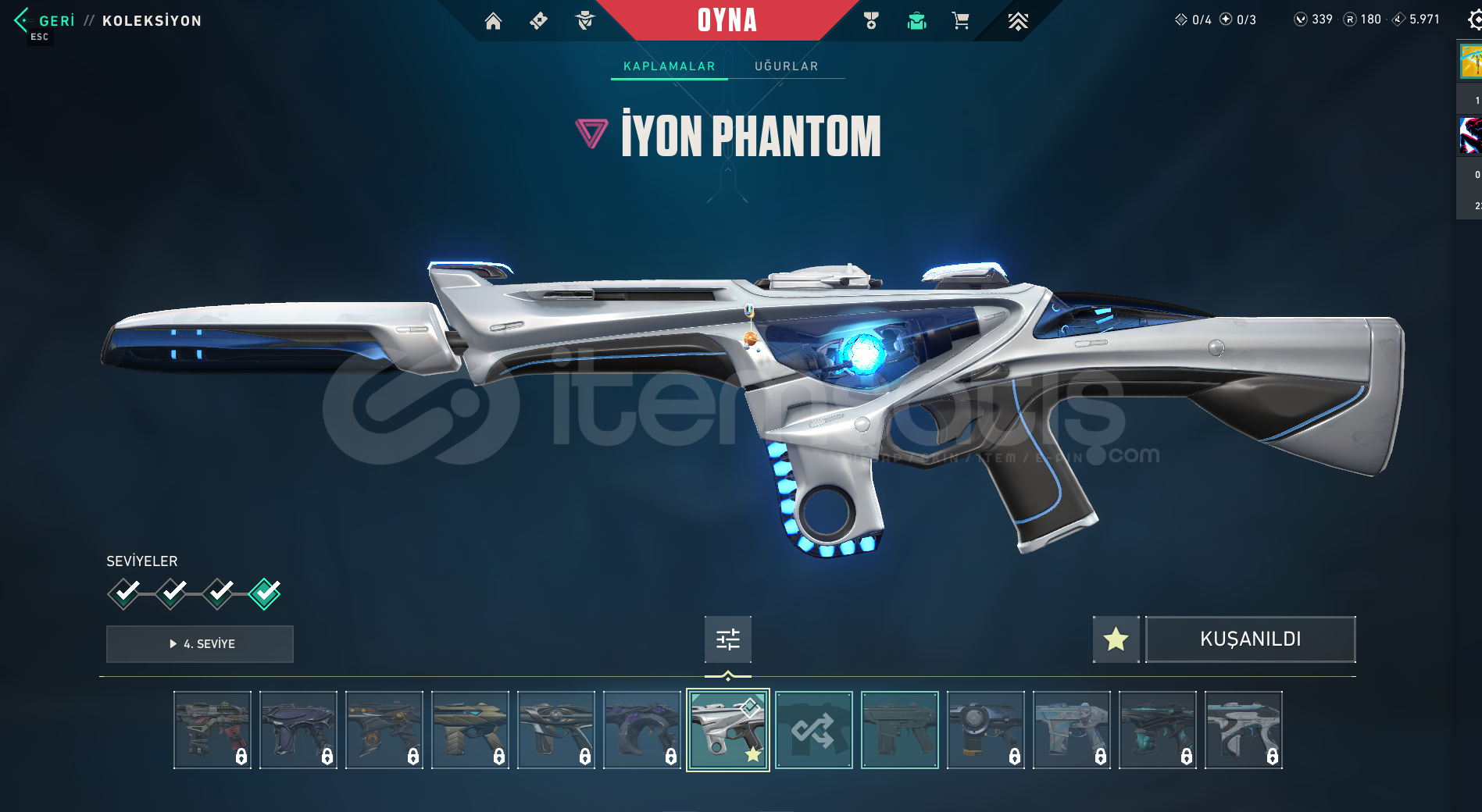1482x812 pixels.
Task: Select a locked skin thumbnail in the carousel
Action: tap(212, 730)
